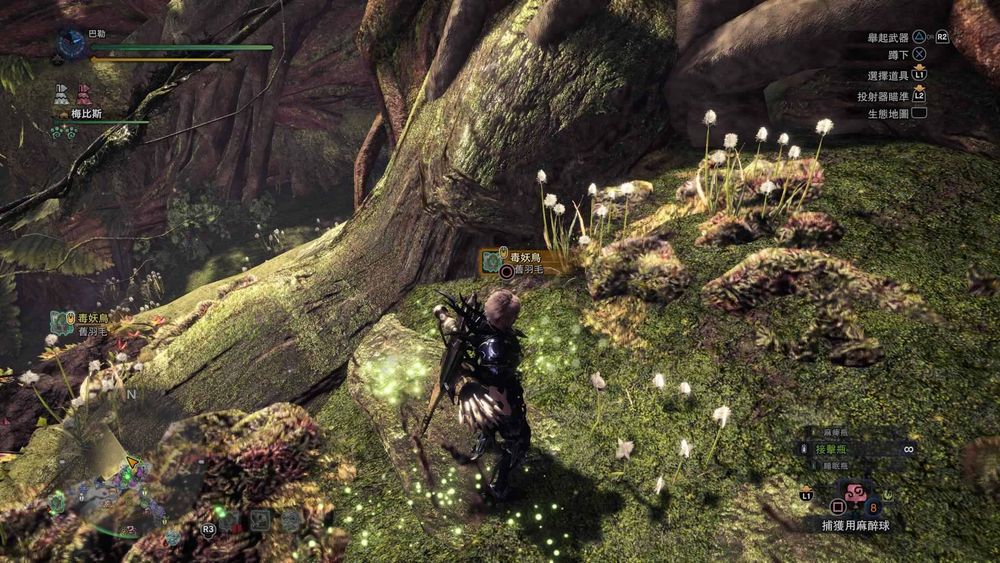
Task: Click the quest timer clock icon
Action: click(71, 42)
